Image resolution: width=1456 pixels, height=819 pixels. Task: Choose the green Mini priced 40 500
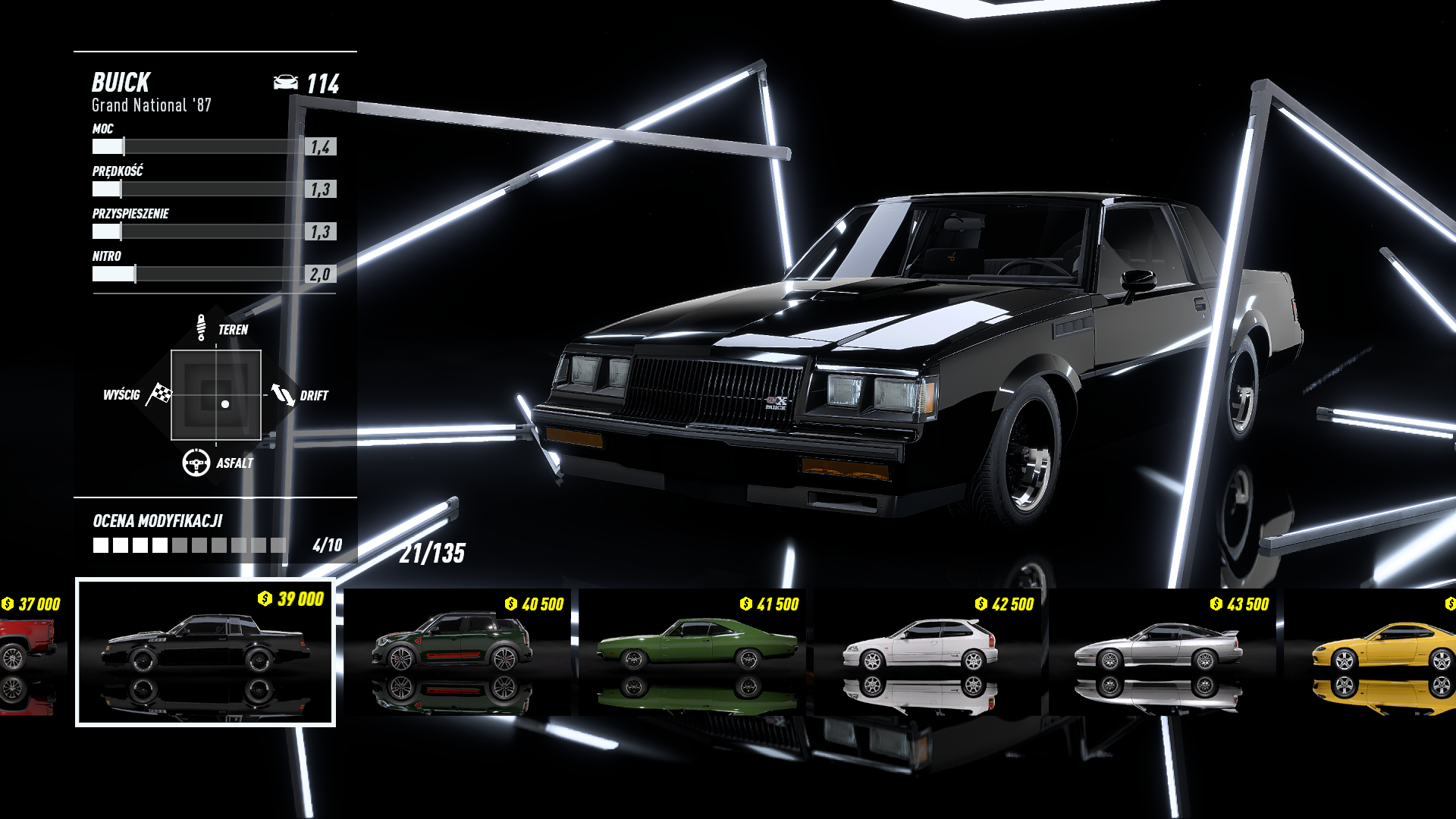pyautogui.click(x=457, y=652)
